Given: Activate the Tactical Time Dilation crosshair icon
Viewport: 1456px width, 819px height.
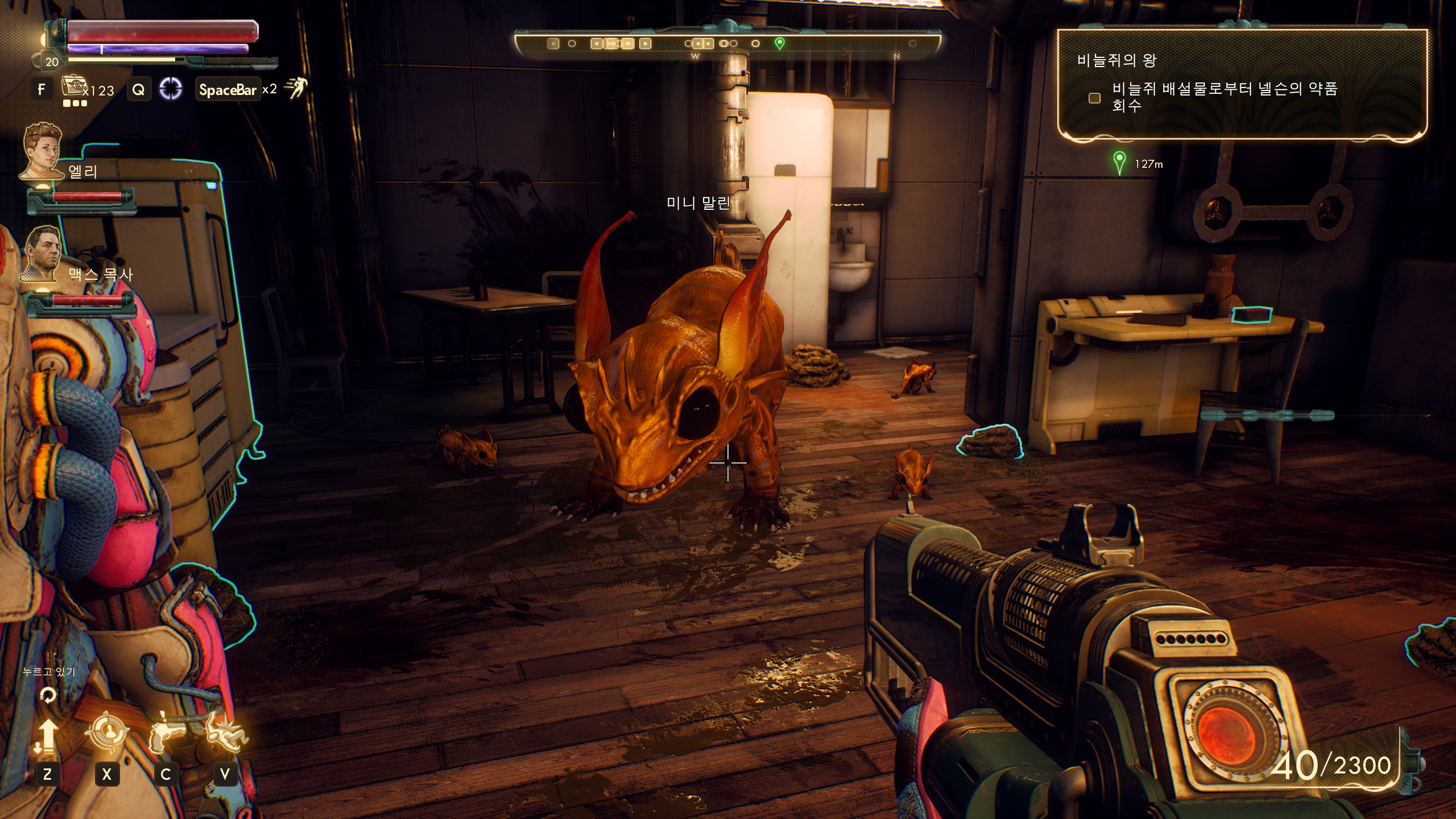Looking at the screenshot, I should 170,89.
